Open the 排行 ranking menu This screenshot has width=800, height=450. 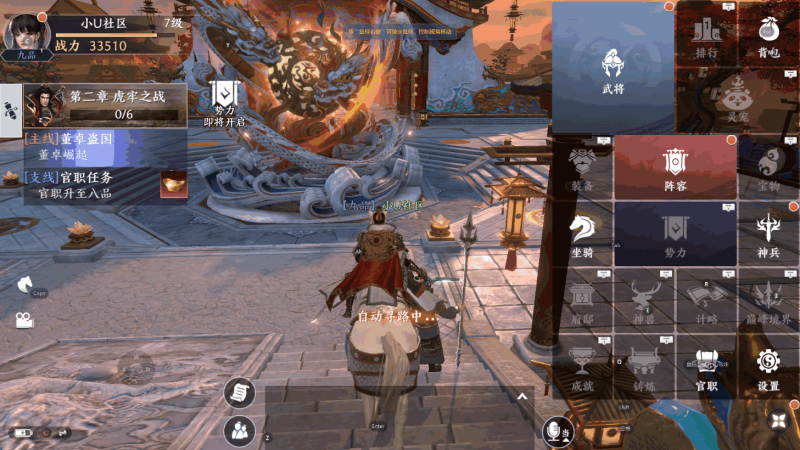(x=707, y=36)
